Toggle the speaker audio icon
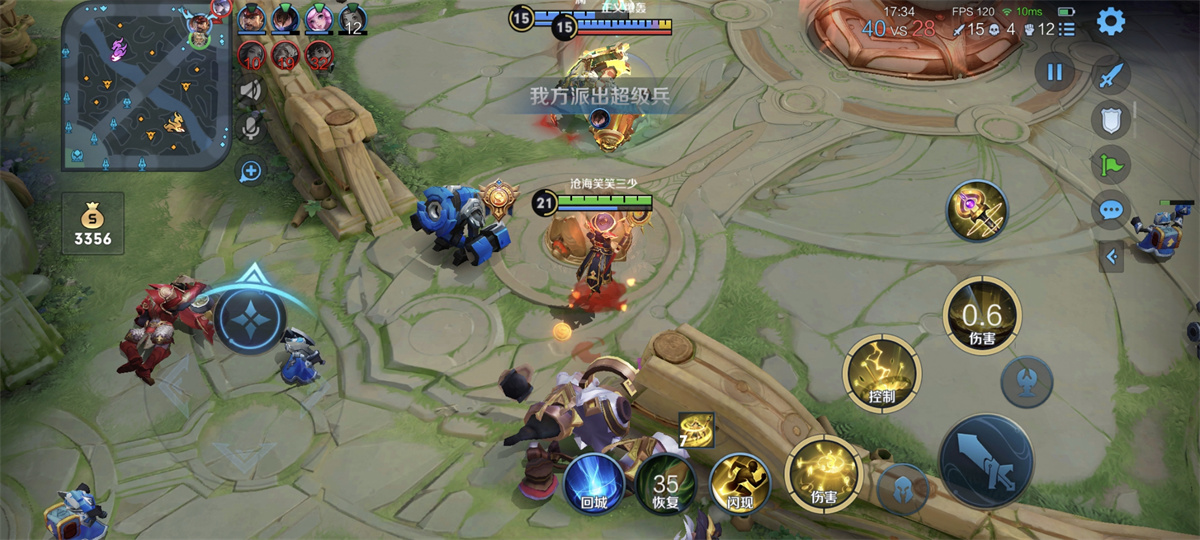This screenshot has width=1200, height=540. coord(251,92)
